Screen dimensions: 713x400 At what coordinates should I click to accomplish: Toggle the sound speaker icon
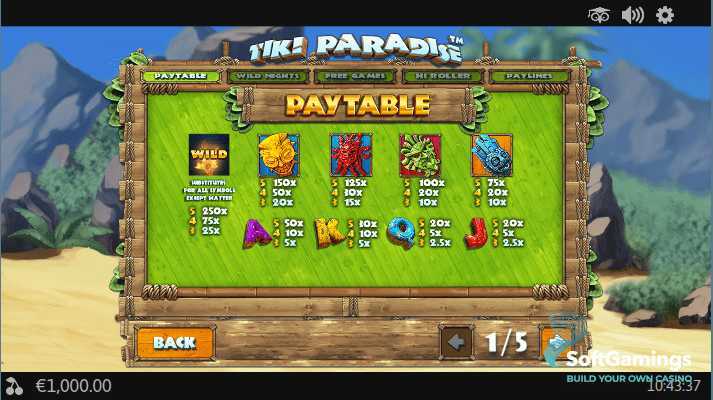(632, 14)
